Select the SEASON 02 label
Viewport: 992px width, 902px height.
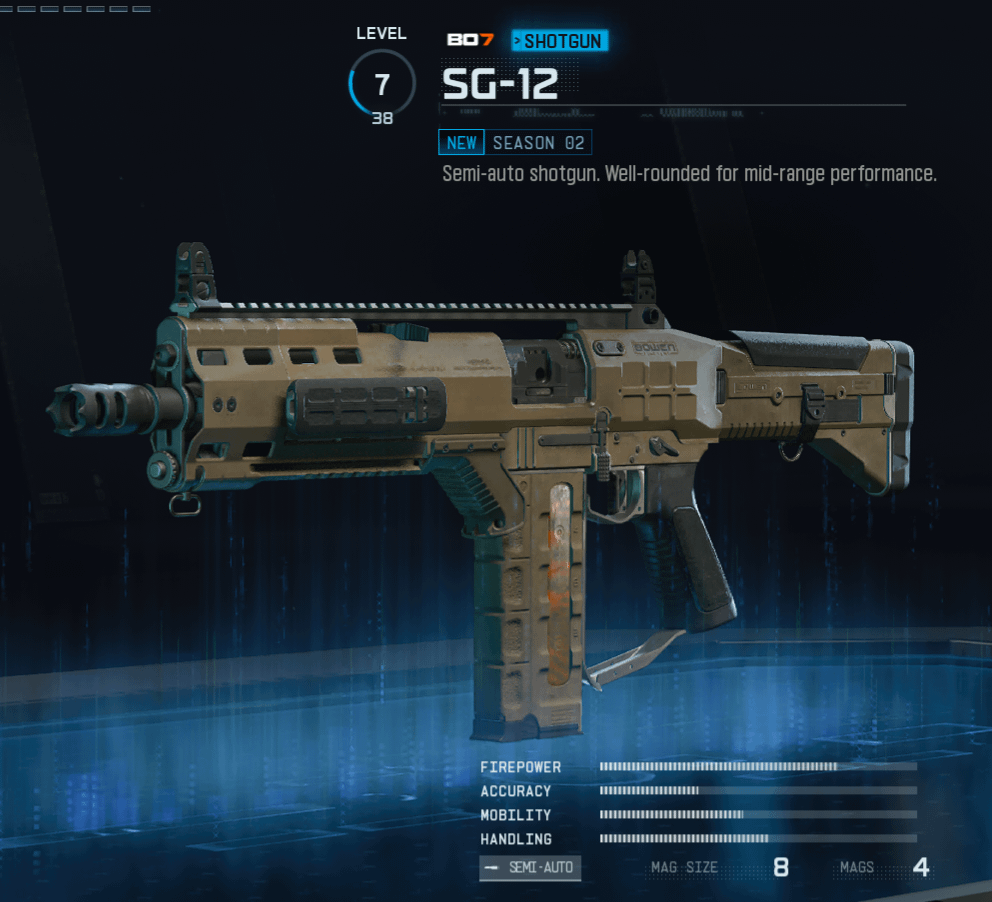click(538, 143)
